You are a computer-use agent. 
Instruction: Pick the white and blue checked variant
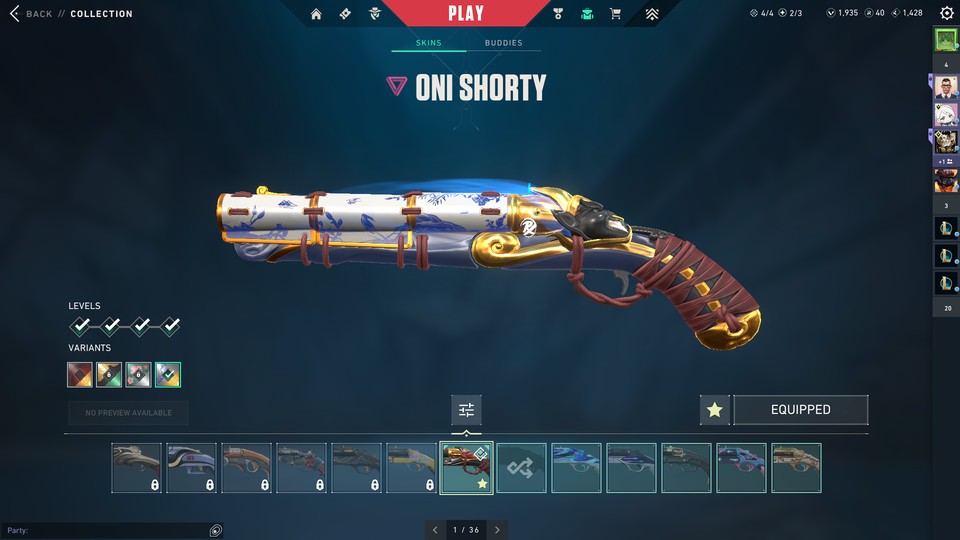168,375
